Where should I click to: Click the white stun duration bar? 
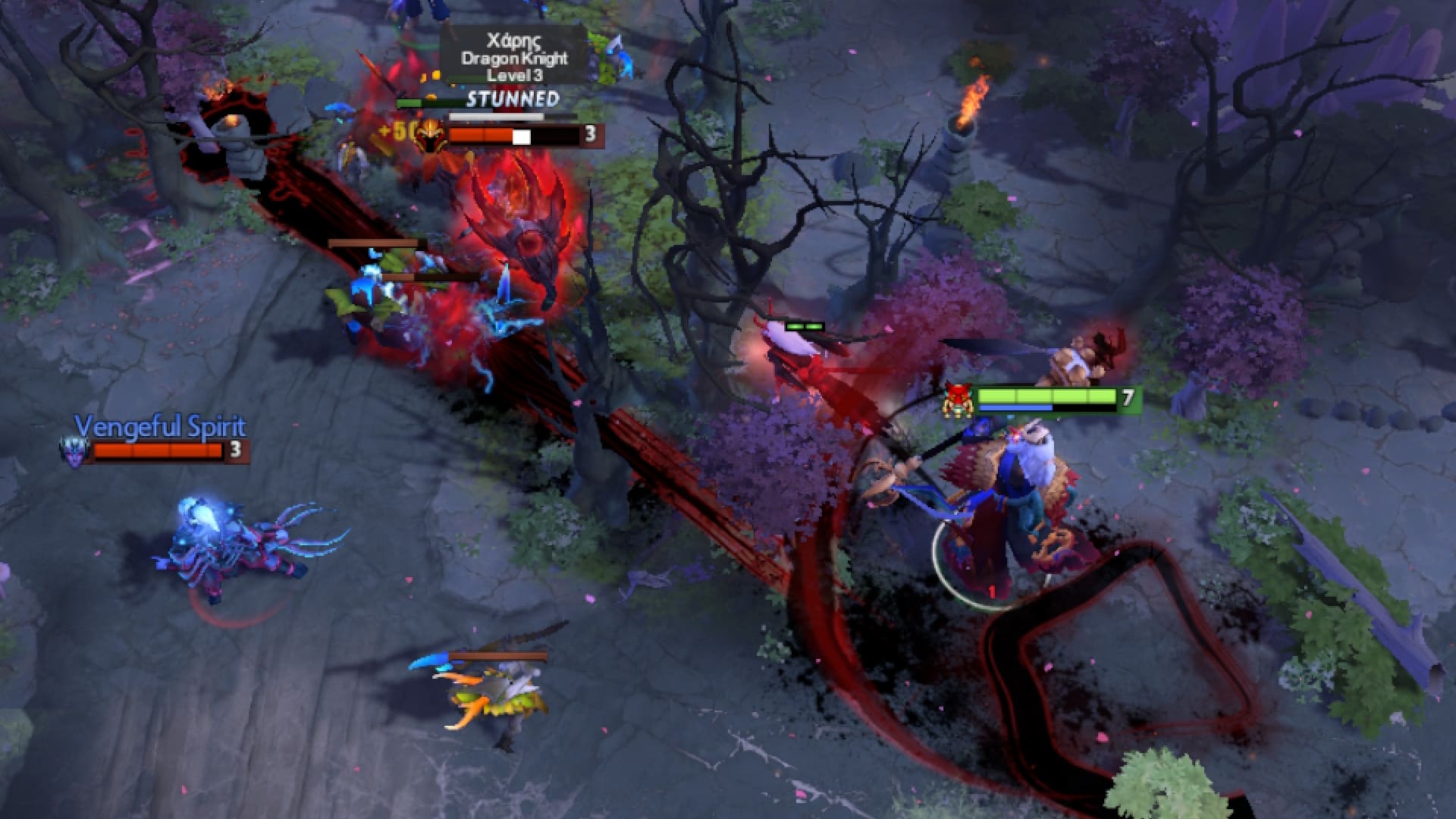click(493, 117)
